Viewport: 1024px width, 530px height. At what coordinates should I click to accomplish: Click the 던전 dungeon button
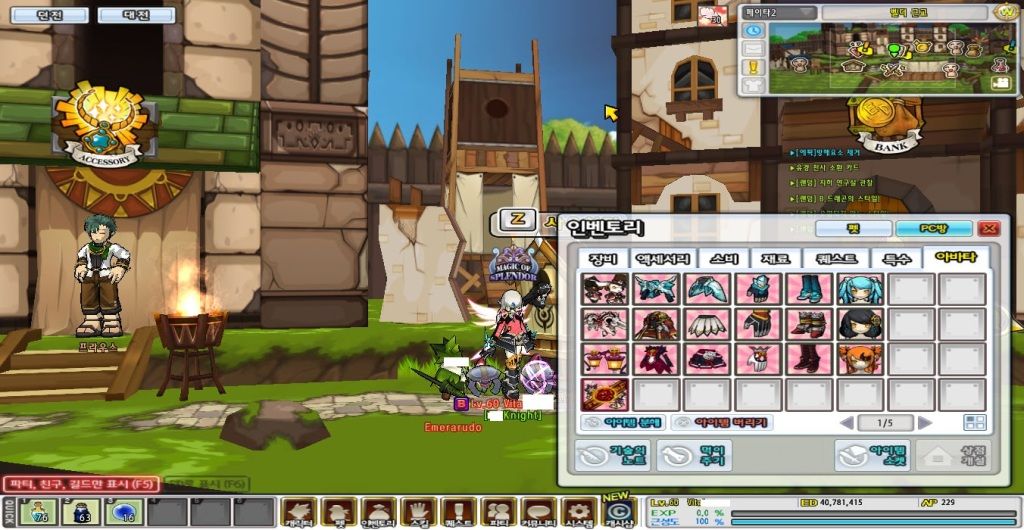[48, 15]
